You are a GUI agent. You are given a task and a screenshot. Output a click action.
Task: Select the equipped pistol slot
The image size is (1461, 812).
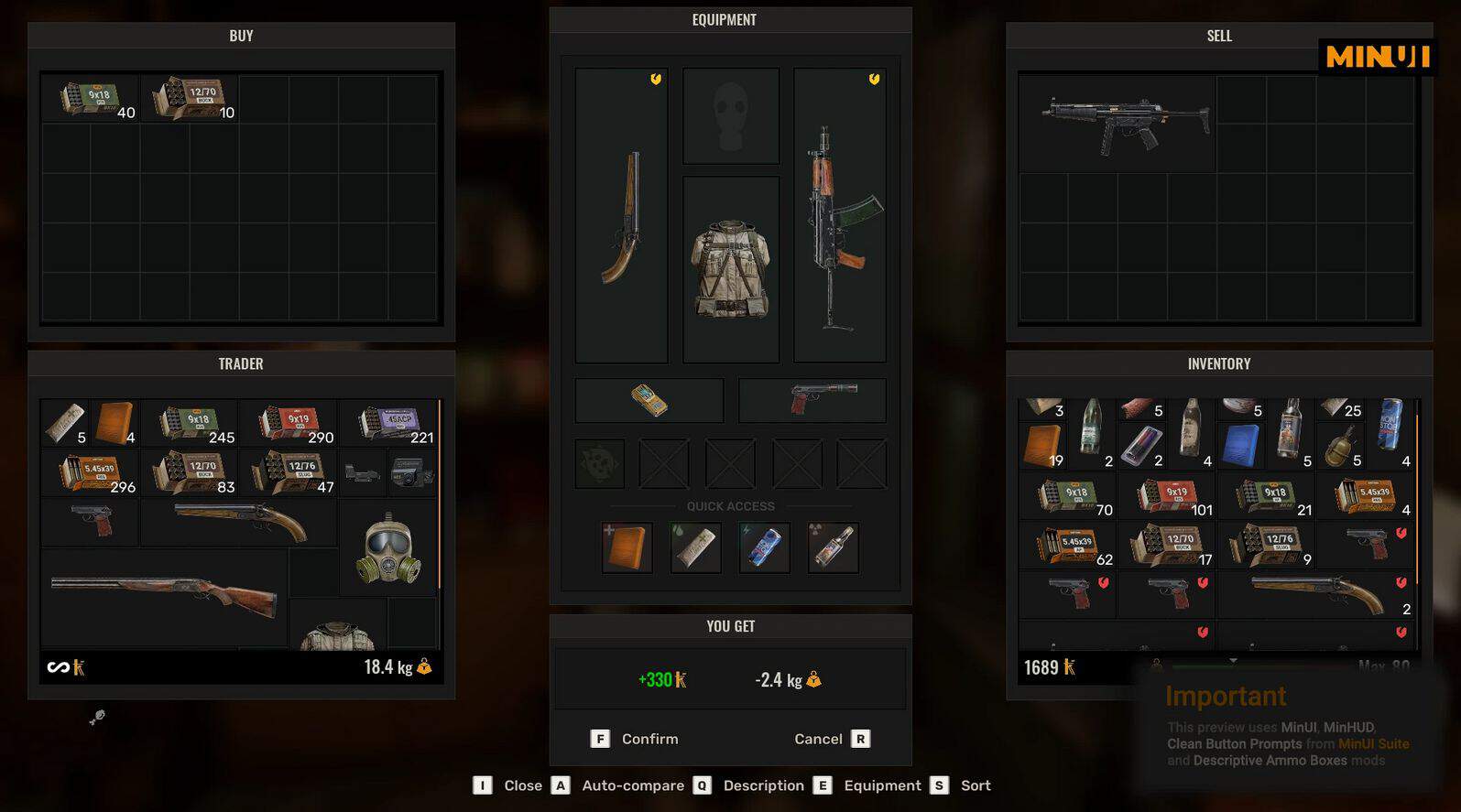click(812, 400)
